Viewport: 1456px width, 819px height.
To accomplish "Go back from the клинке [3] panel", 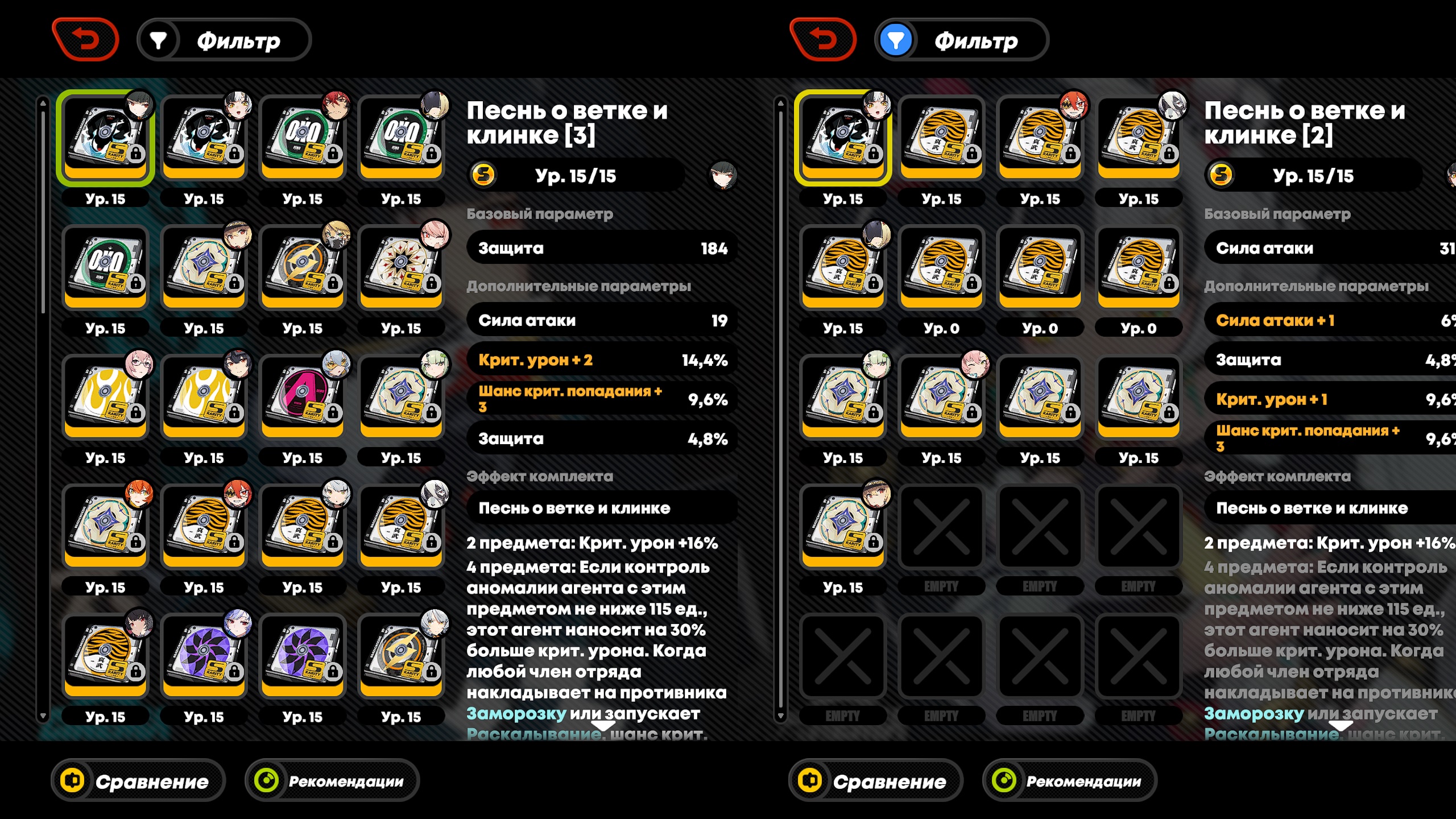I will [x=85, y=40].
